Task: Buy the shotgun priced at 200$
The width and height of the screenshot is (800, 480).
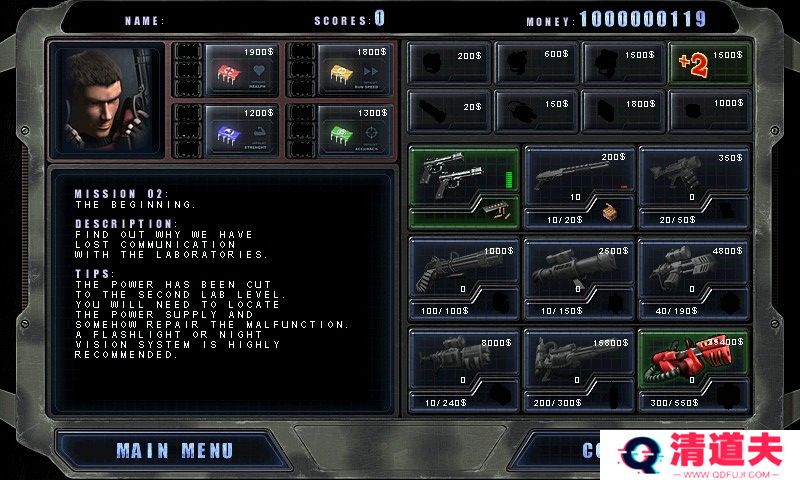Action: coord(579,174)
